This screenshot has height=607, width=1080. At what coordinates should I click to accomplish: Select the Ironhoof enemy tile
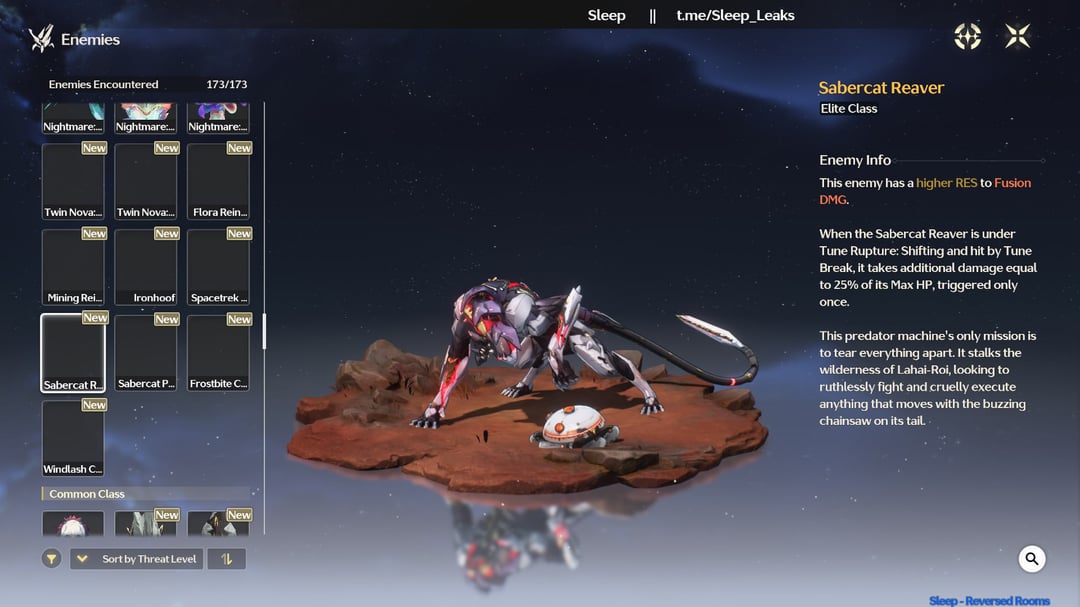point(145,267)
